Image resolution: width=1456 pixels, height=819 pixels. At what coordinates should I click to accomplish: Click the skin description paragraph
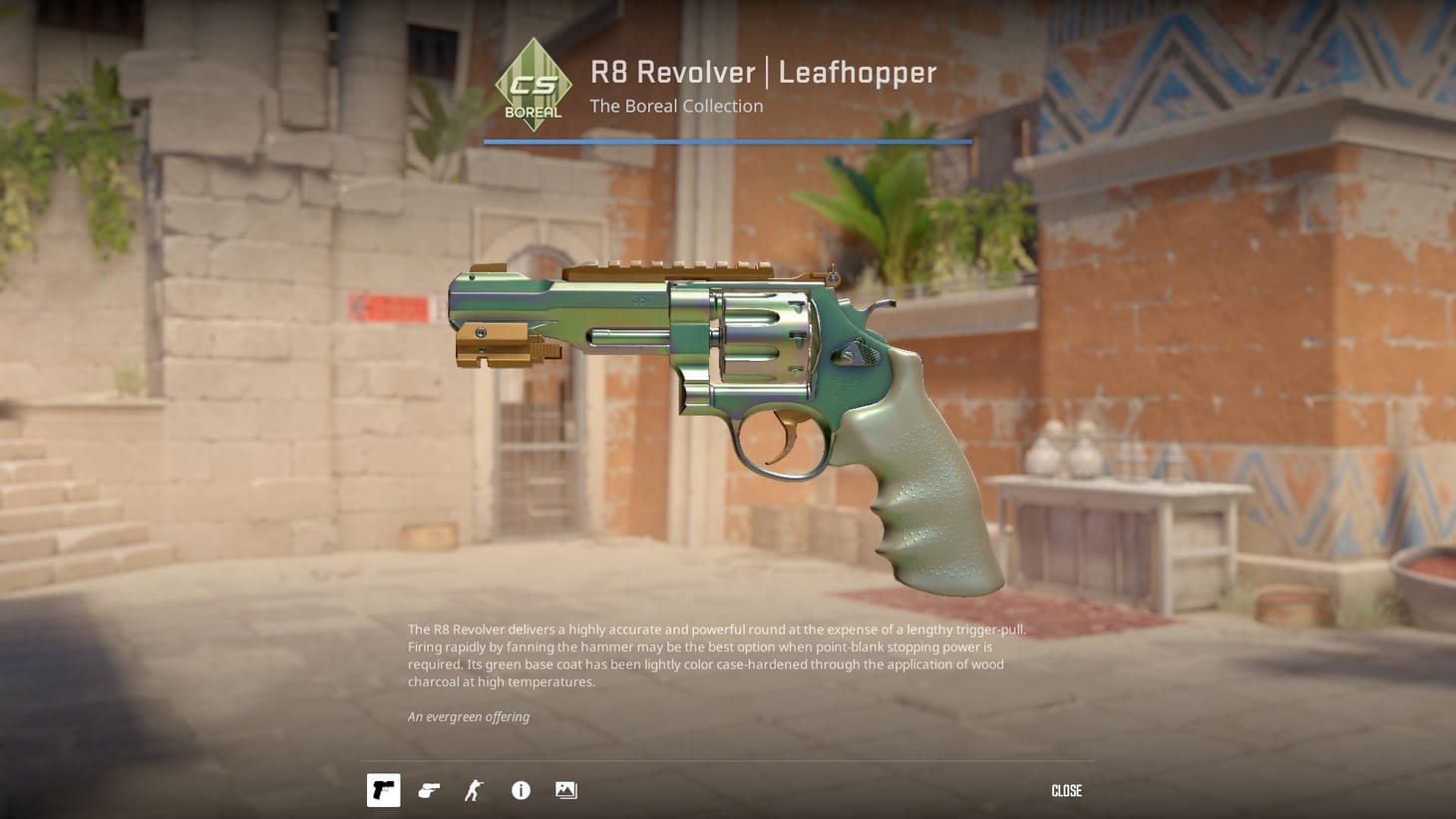click(x=715, y=655)
